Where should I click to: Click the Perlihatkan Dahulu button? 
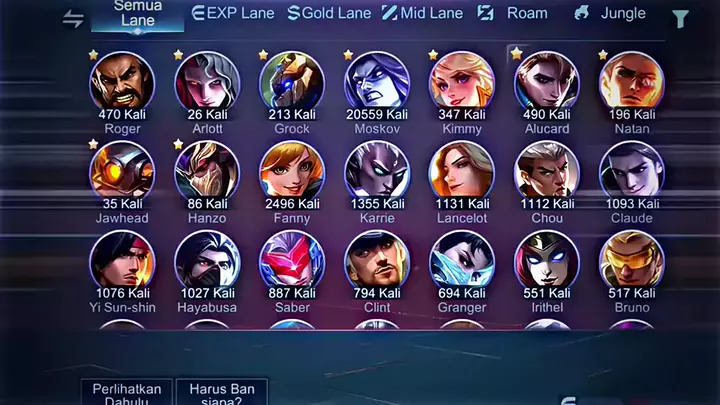126,392
